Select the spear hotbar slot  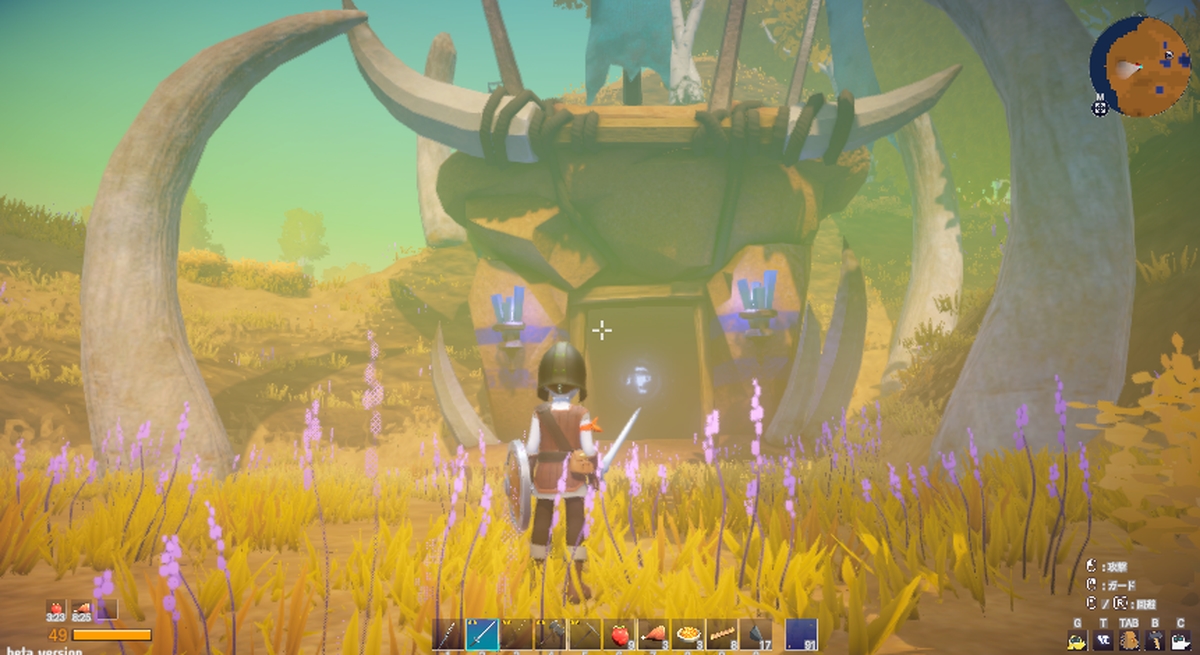click(447, 634)
